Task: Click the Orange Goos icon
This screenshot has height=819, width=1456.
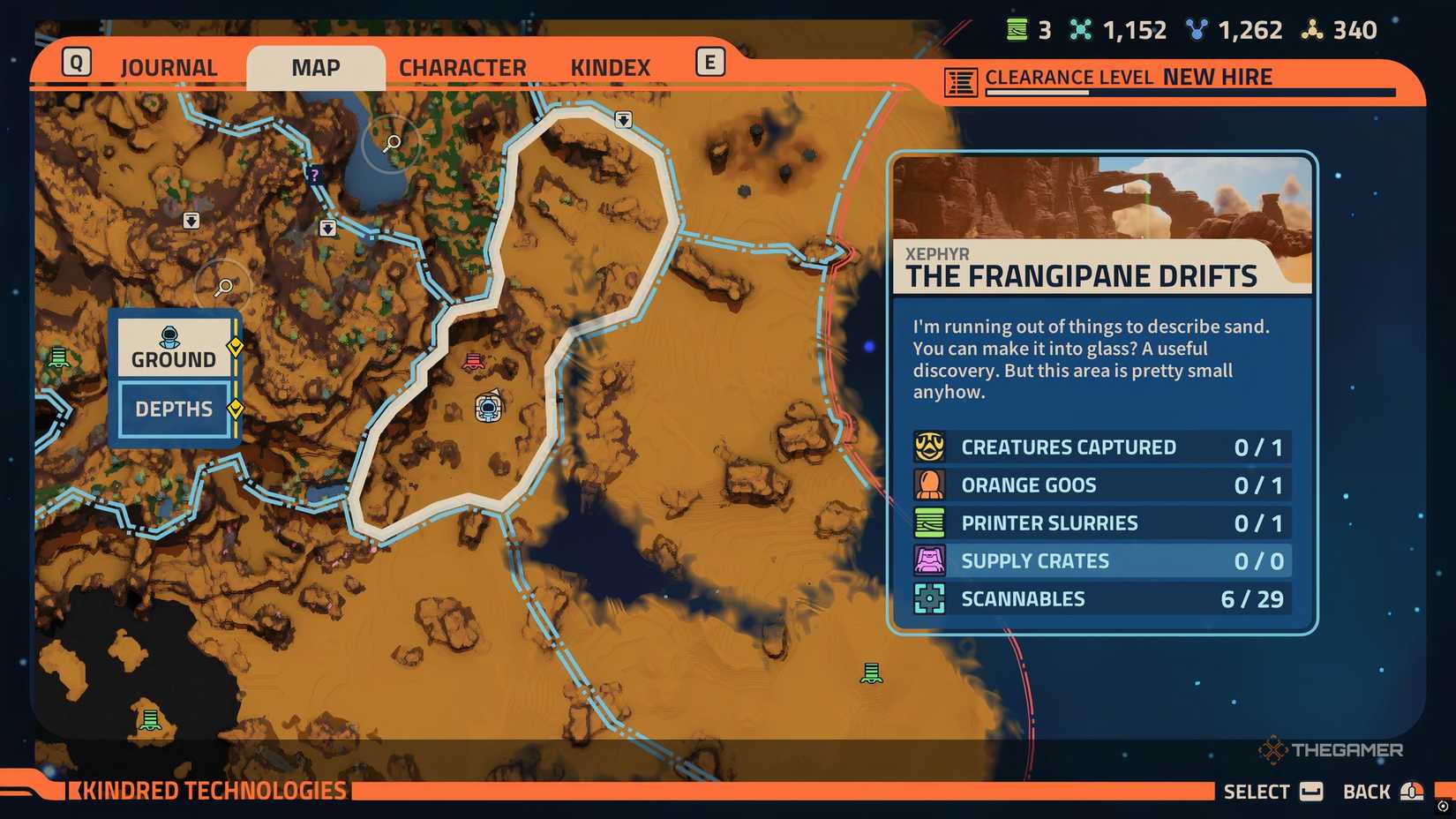Action: tap(928, 485)
